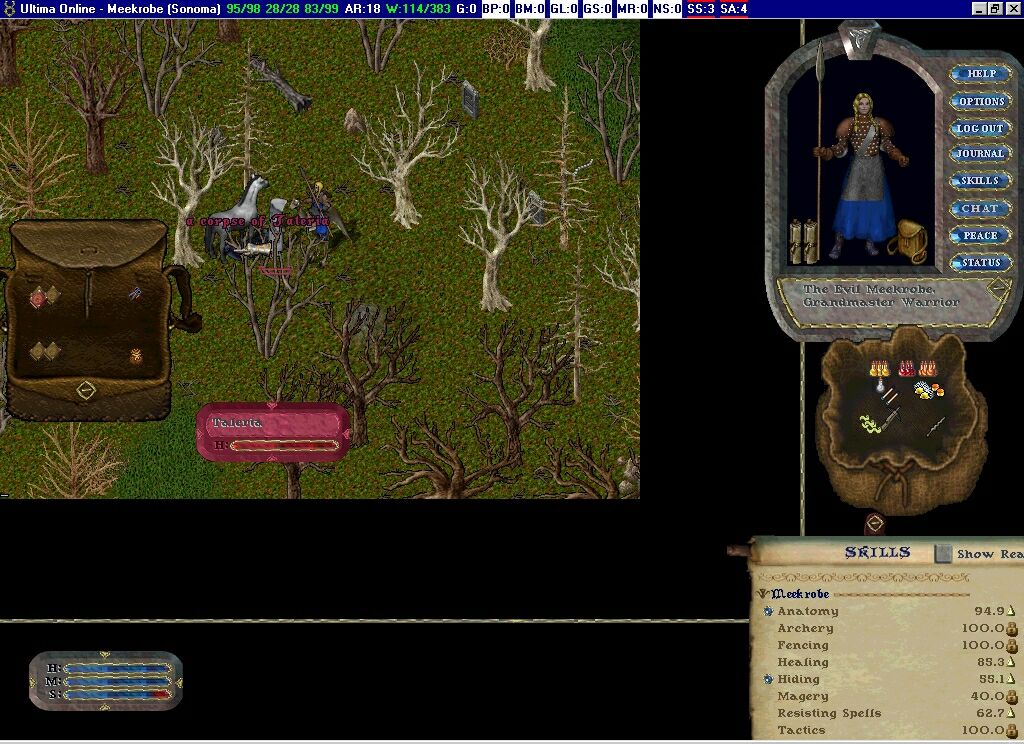Open the Help menu on the paperdoll

point(980,74)
